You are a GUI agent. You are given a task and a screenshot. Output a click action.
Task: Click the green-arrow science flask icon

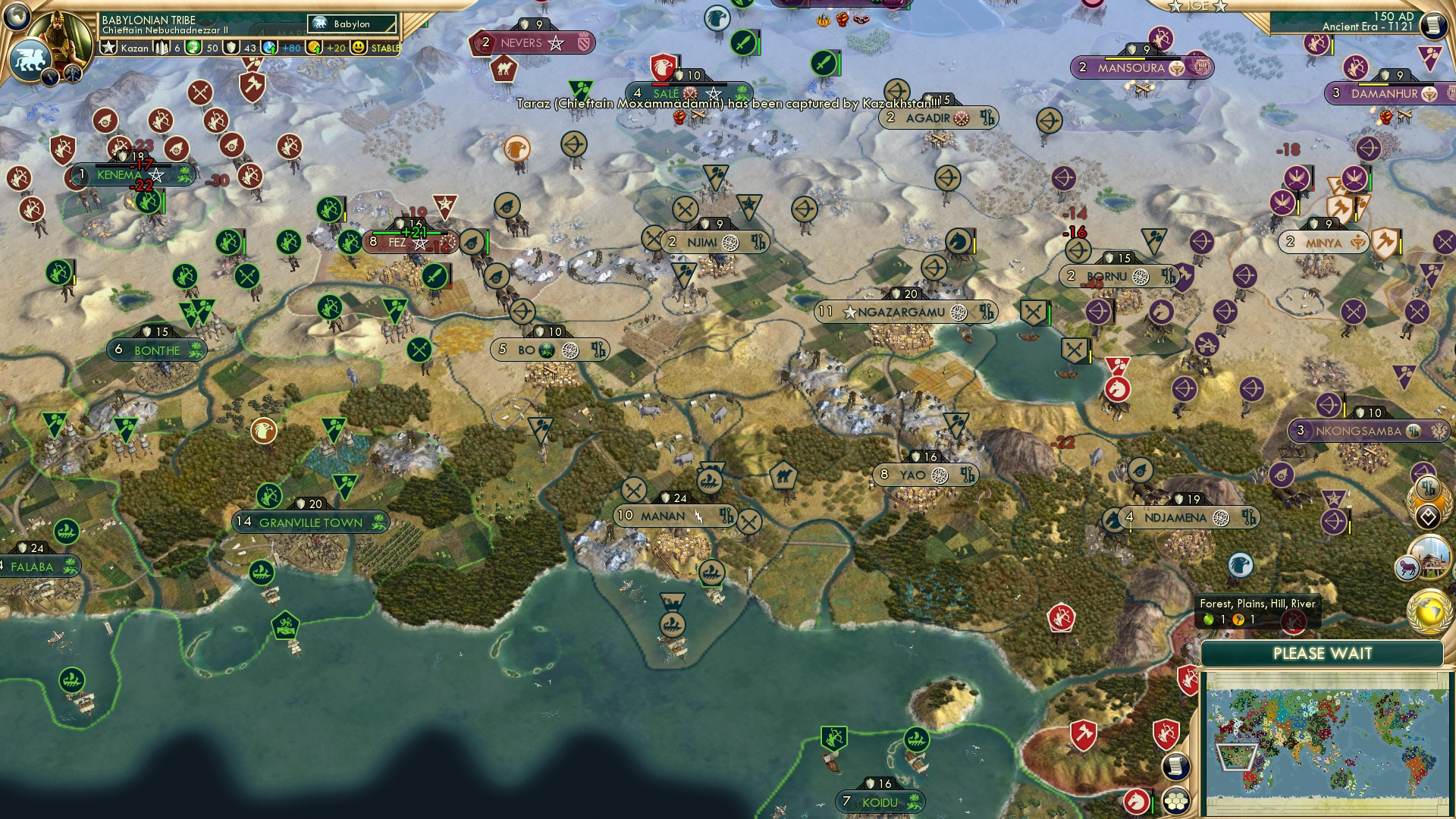pos(270,48)
